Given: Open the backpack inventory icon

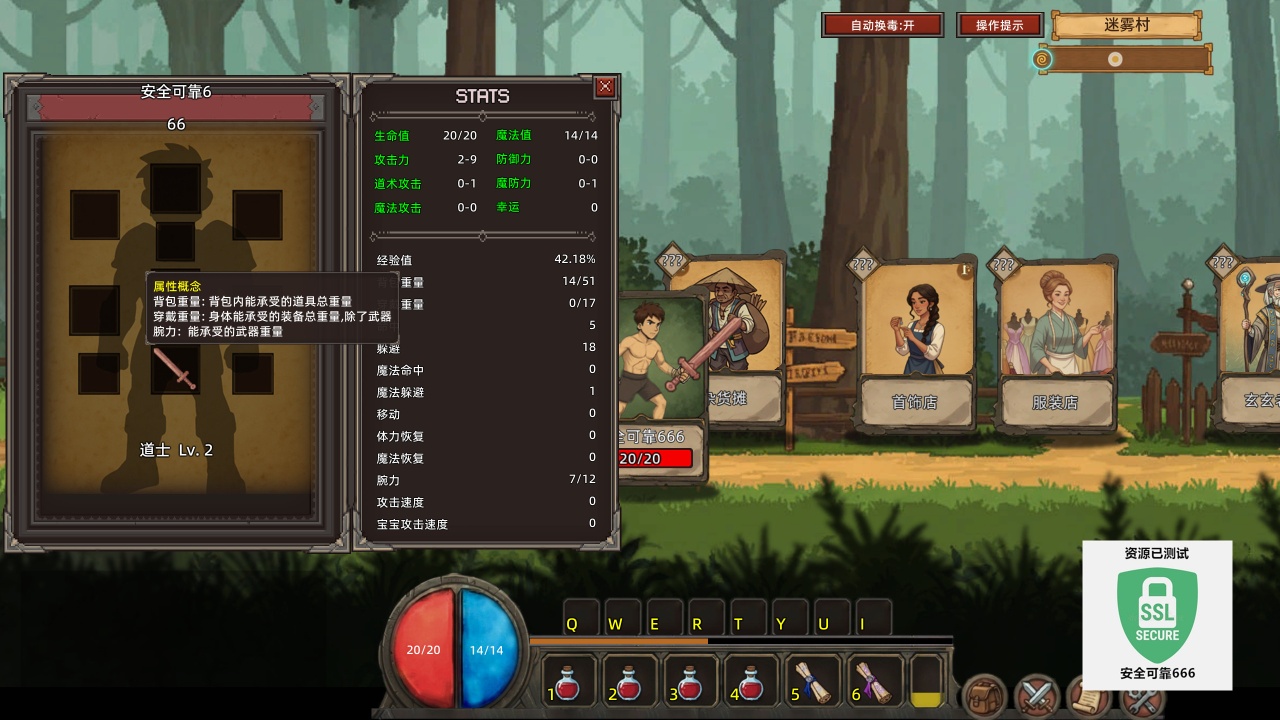Looking at the screenshot, I should [985, 696].
